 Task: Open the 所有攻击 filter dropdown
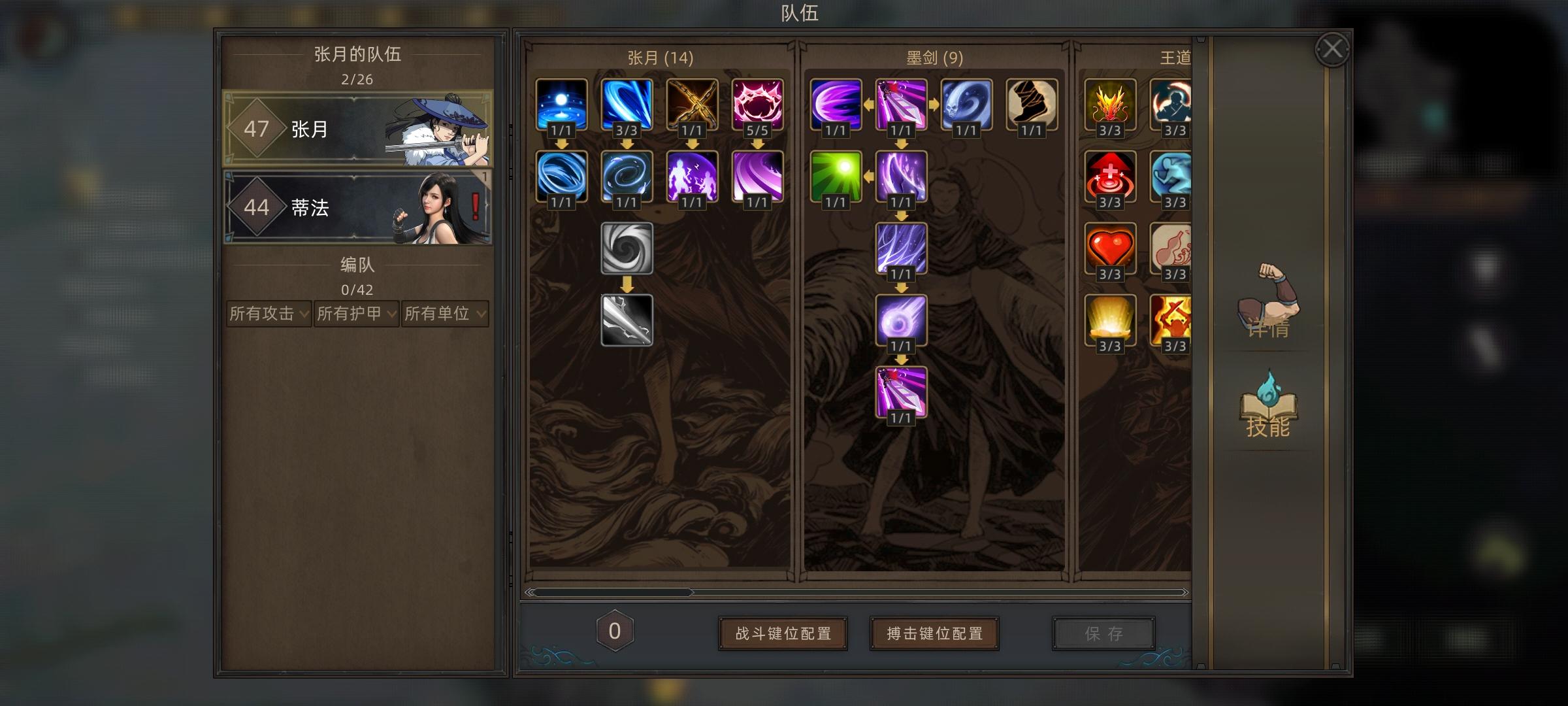tap(268, 314)
